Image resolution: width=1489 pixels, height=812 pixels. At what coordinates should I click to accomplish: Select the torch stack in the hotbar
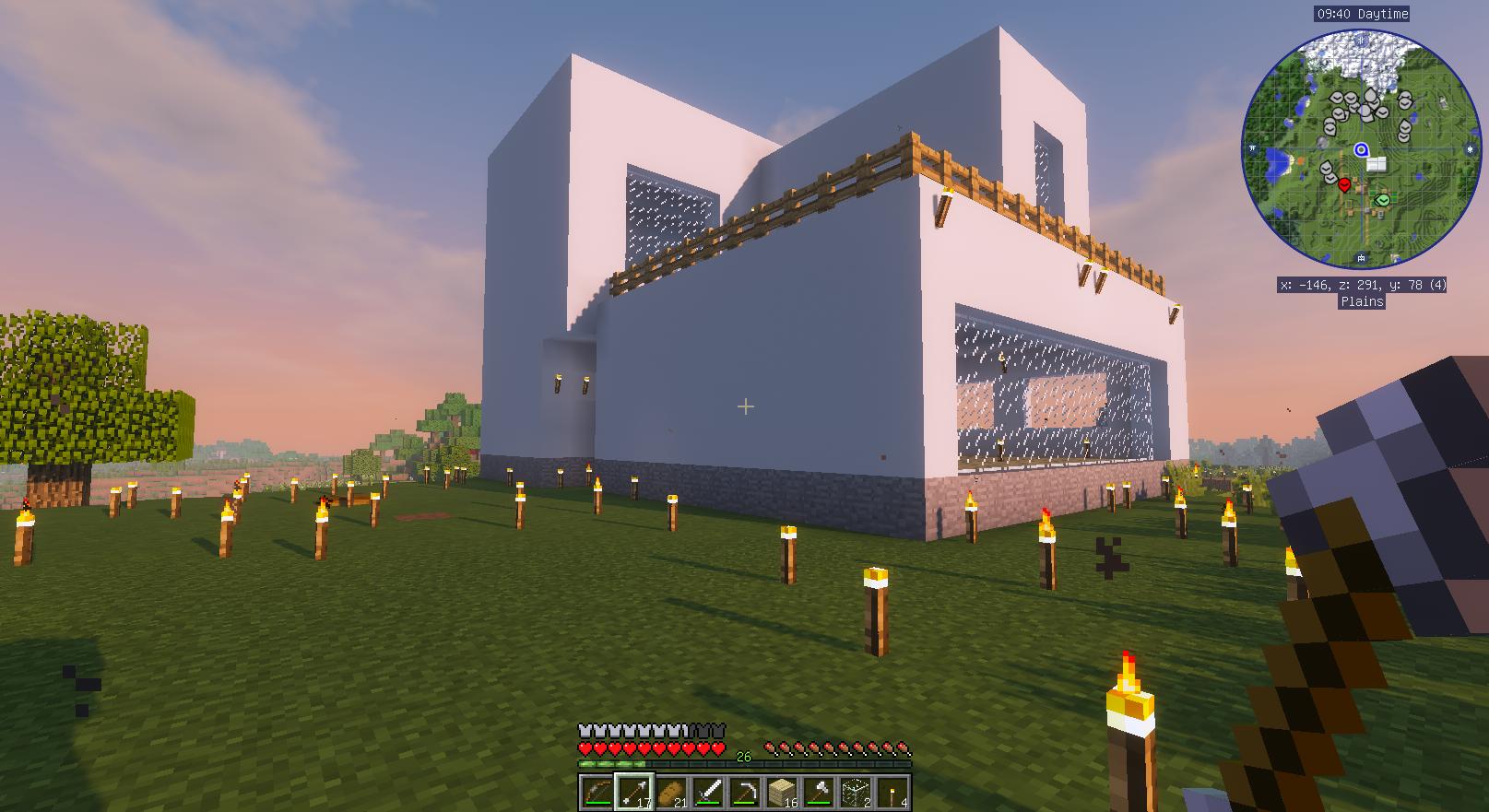pos(892,792)
